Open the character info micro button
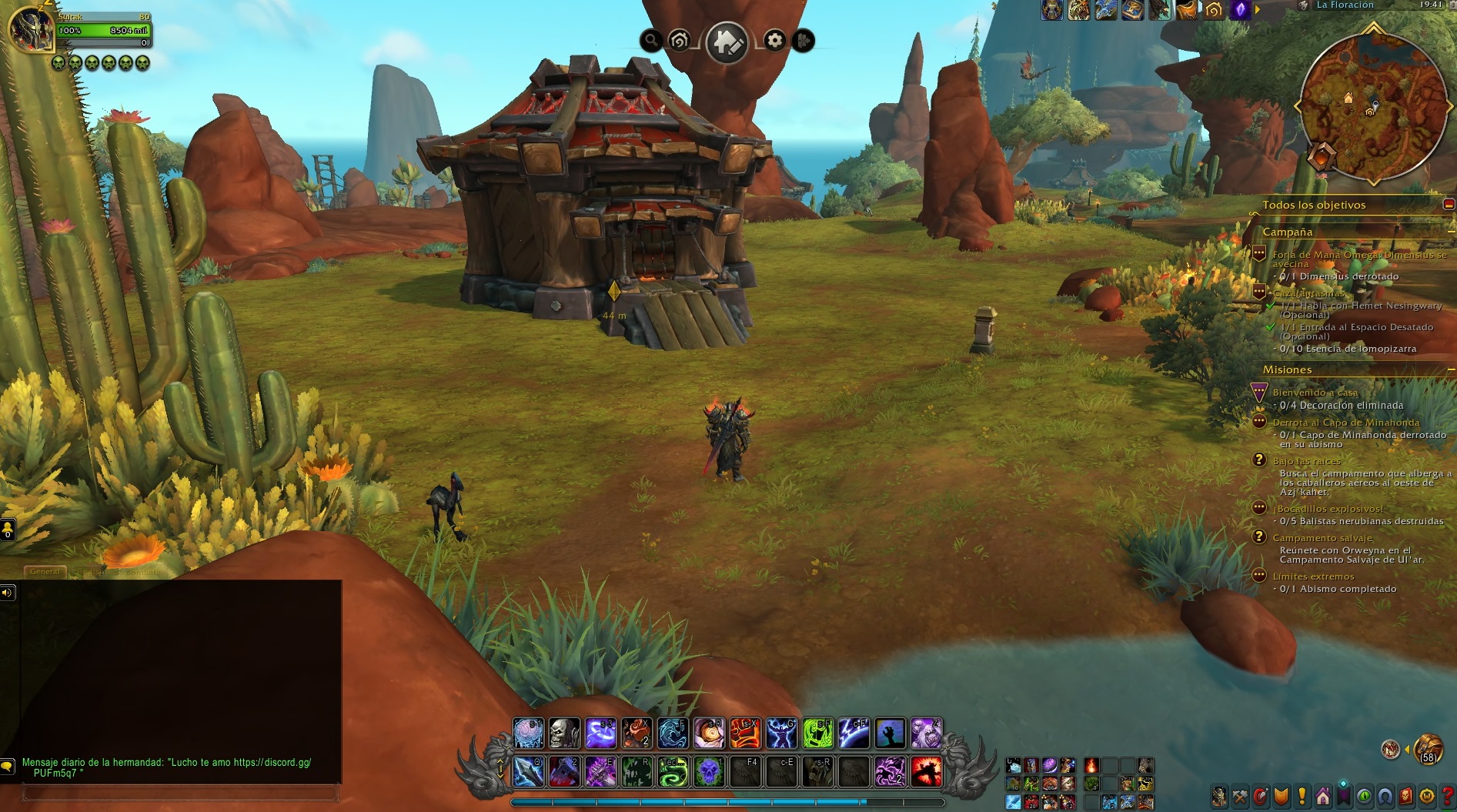 [1219, 797]
